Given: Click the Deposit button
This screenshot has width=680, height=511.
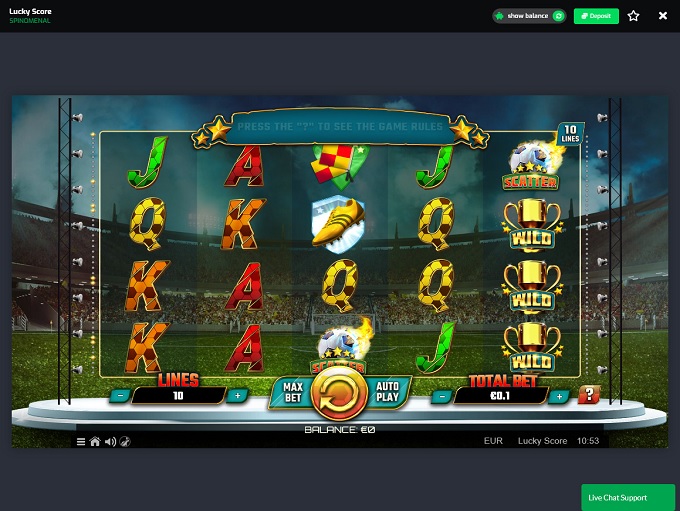Looking at the screenshot, I should click(x=596, y=16).
